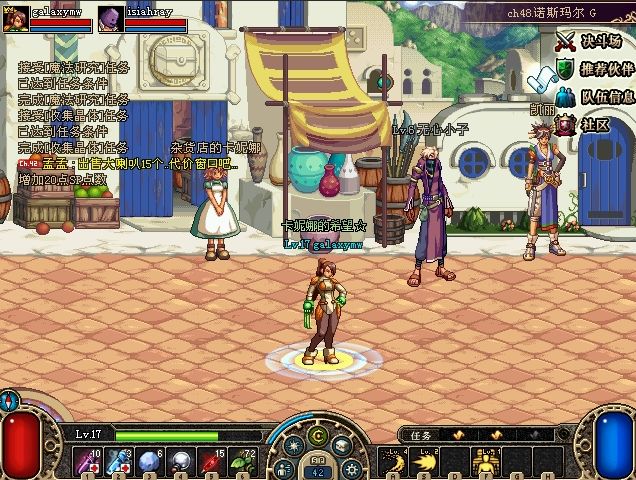Activate the golden figure buff skill
Image resolution: width=636 pixels, height=480 pixels.
pos(488,462)
